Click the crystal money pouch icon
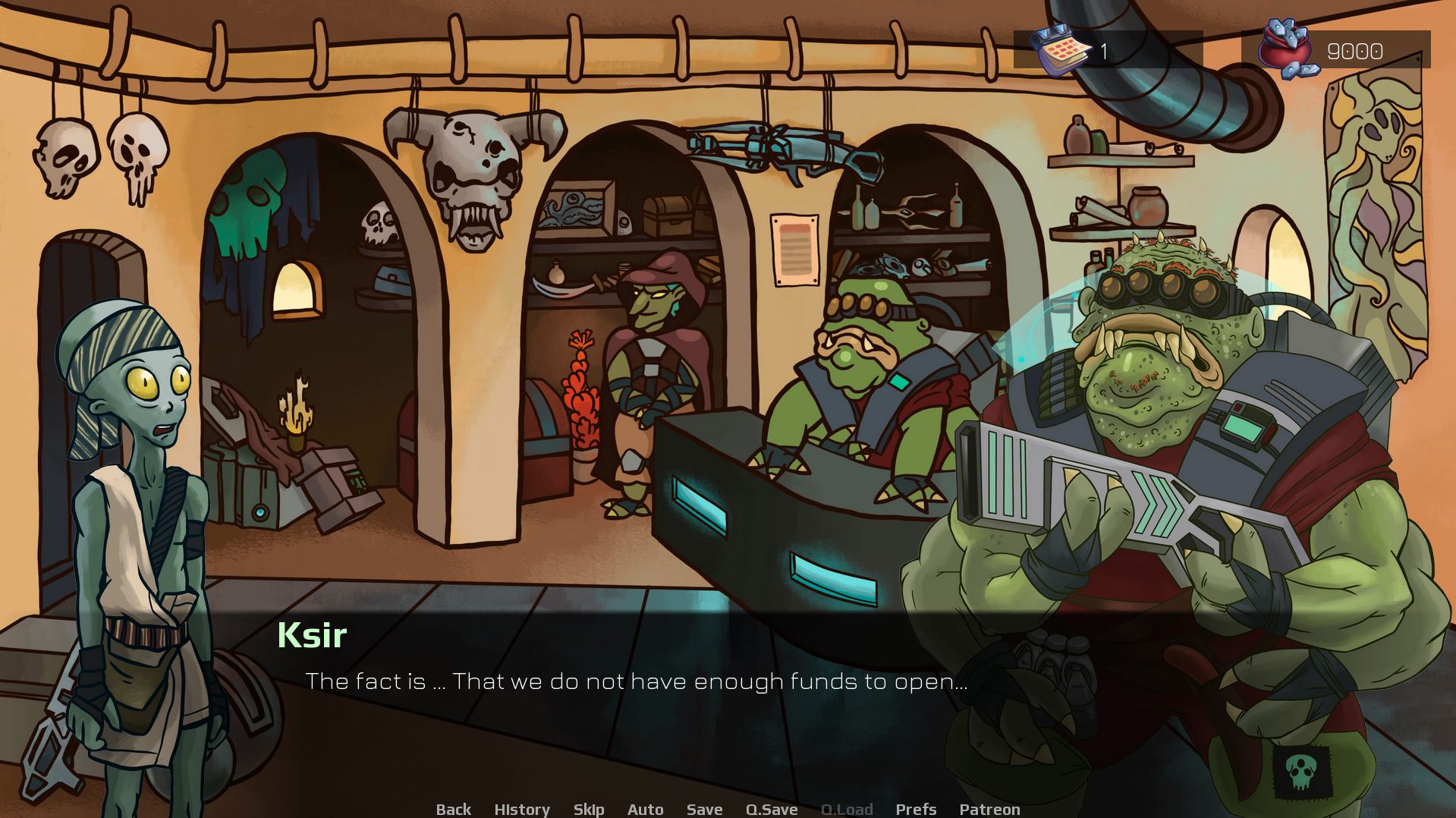Screen dimensions: 1456x818 click(x=1286, y=49)
